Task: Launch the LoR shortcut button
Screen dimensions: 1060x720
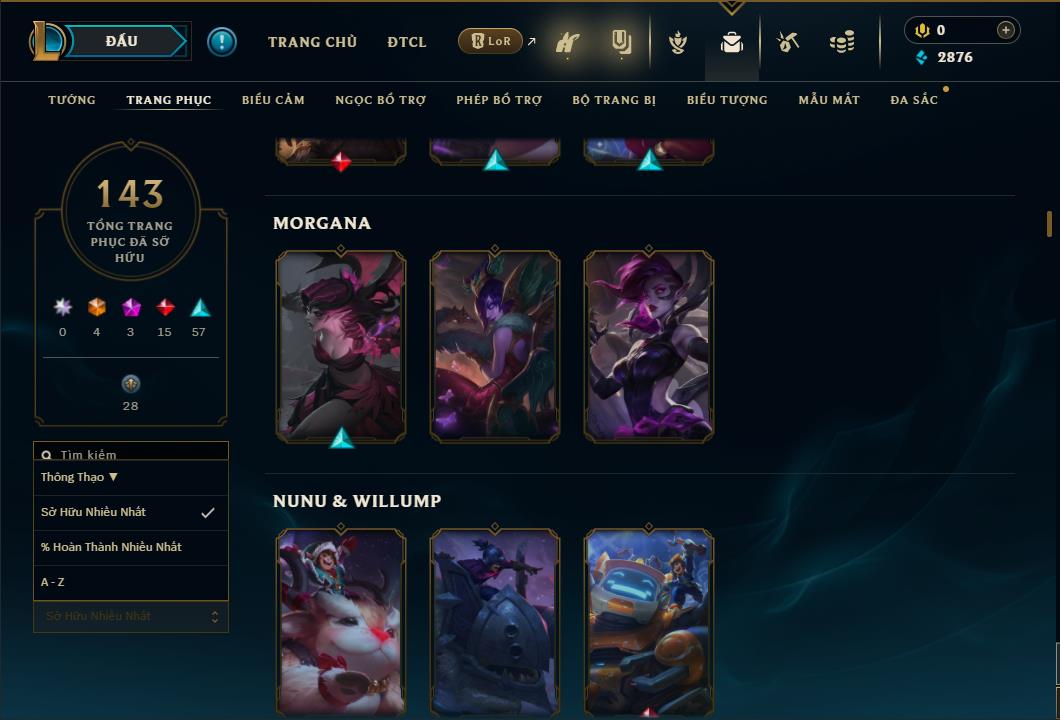Action: (491, 41)
